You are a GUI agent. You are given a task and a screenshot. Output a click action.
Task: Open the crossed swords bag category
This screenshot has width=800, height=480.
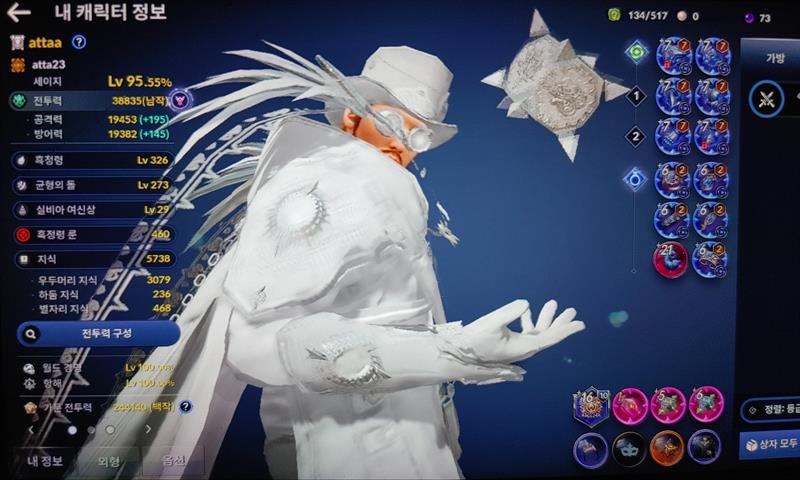tap(767, 100)
